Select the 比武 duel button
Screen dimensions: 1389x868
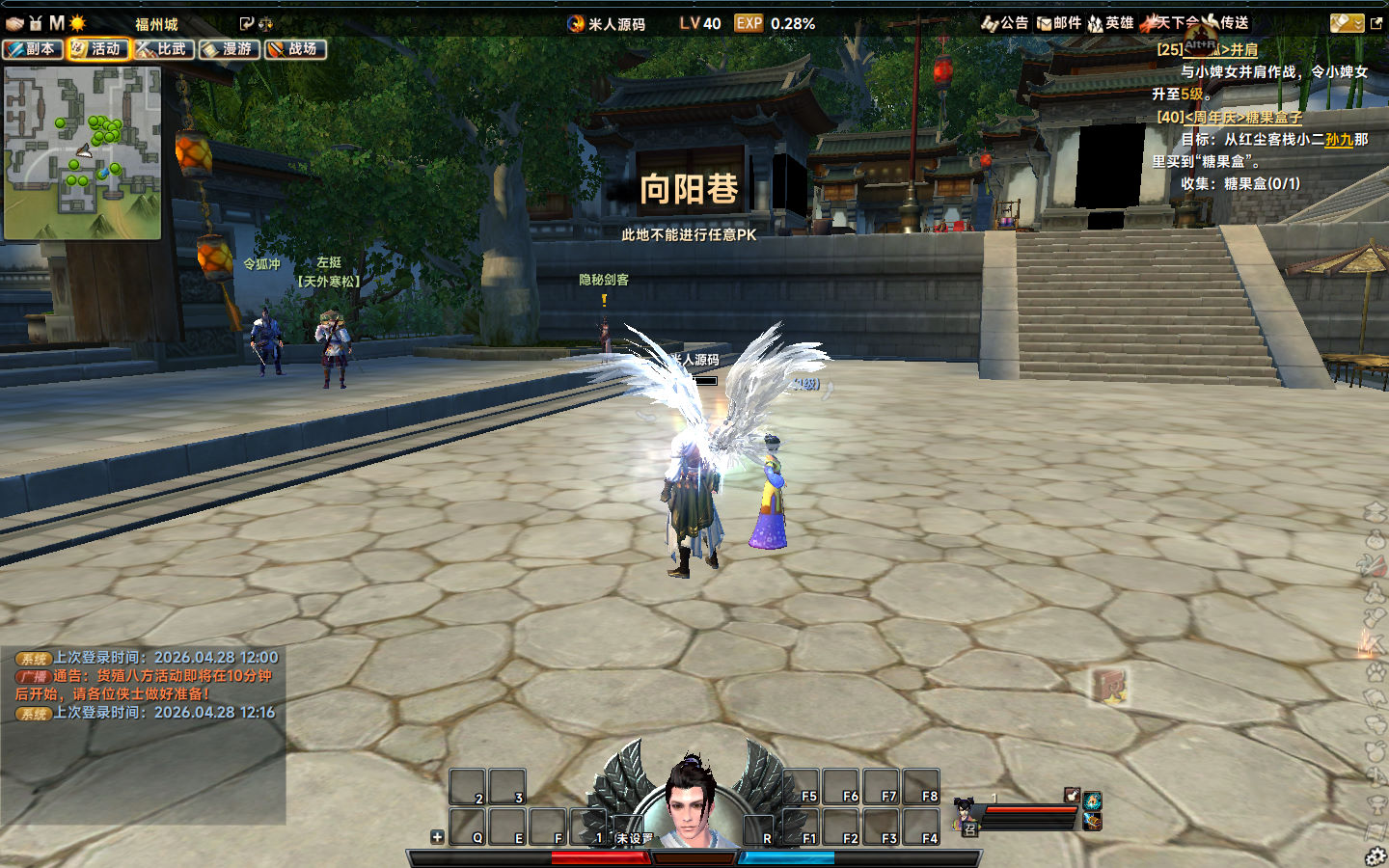point(164,49)
